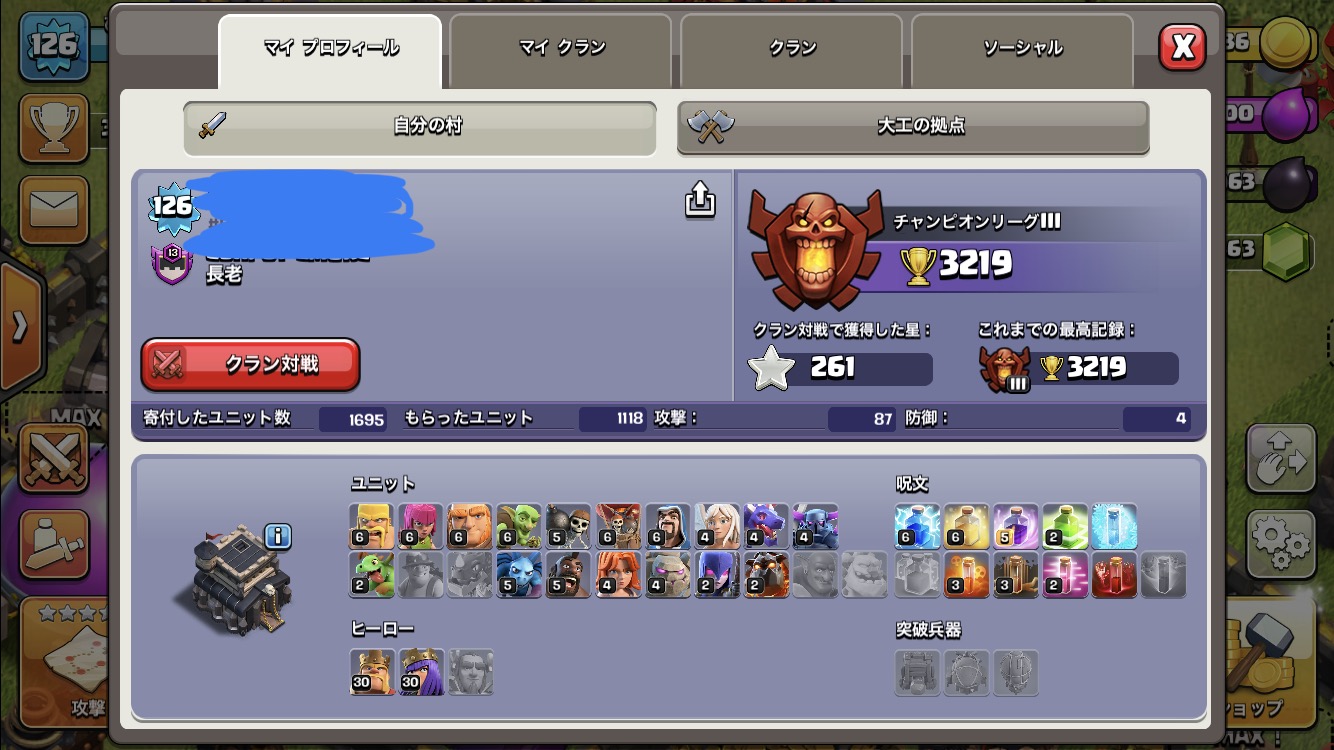Expand the left side arrow panel

[x=20, y=325]
